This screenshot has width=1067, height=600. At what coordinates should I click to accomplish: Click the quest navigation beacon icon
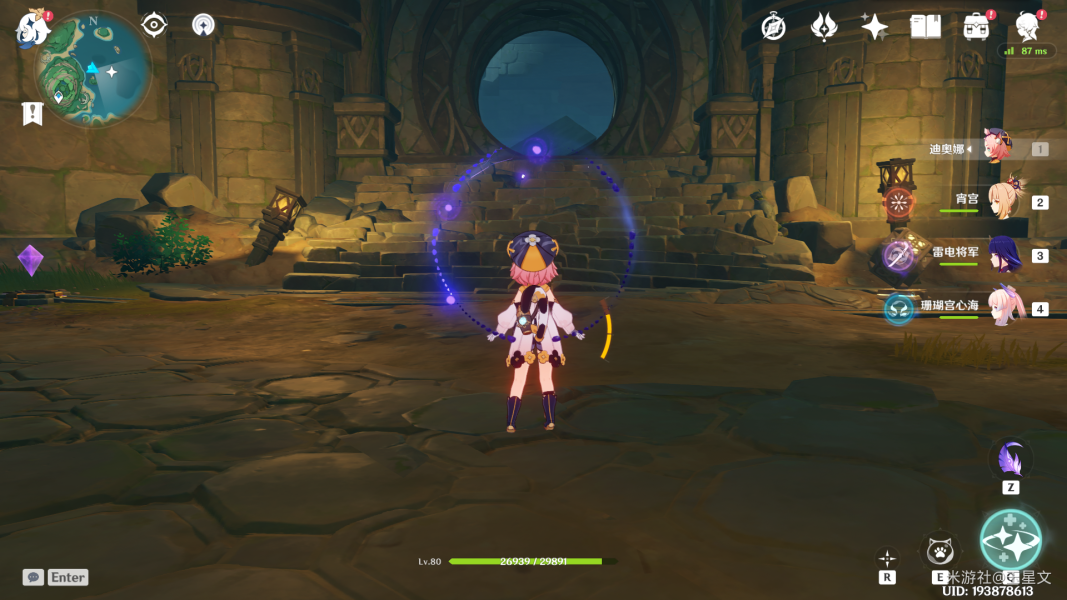tap(204, 25)
